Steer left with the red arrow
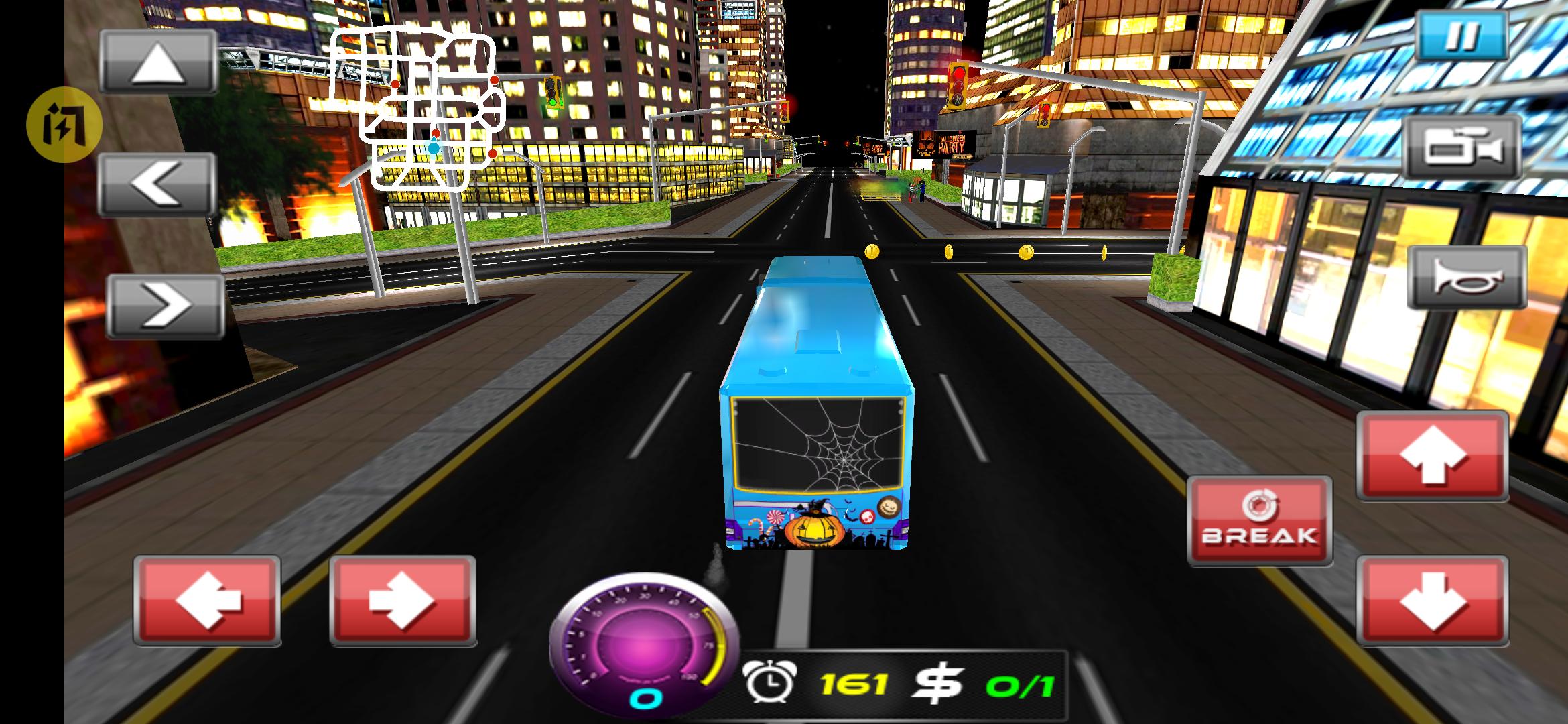Image resolution: width=1568 pixels, height=724 pixels. coord(207,601)
